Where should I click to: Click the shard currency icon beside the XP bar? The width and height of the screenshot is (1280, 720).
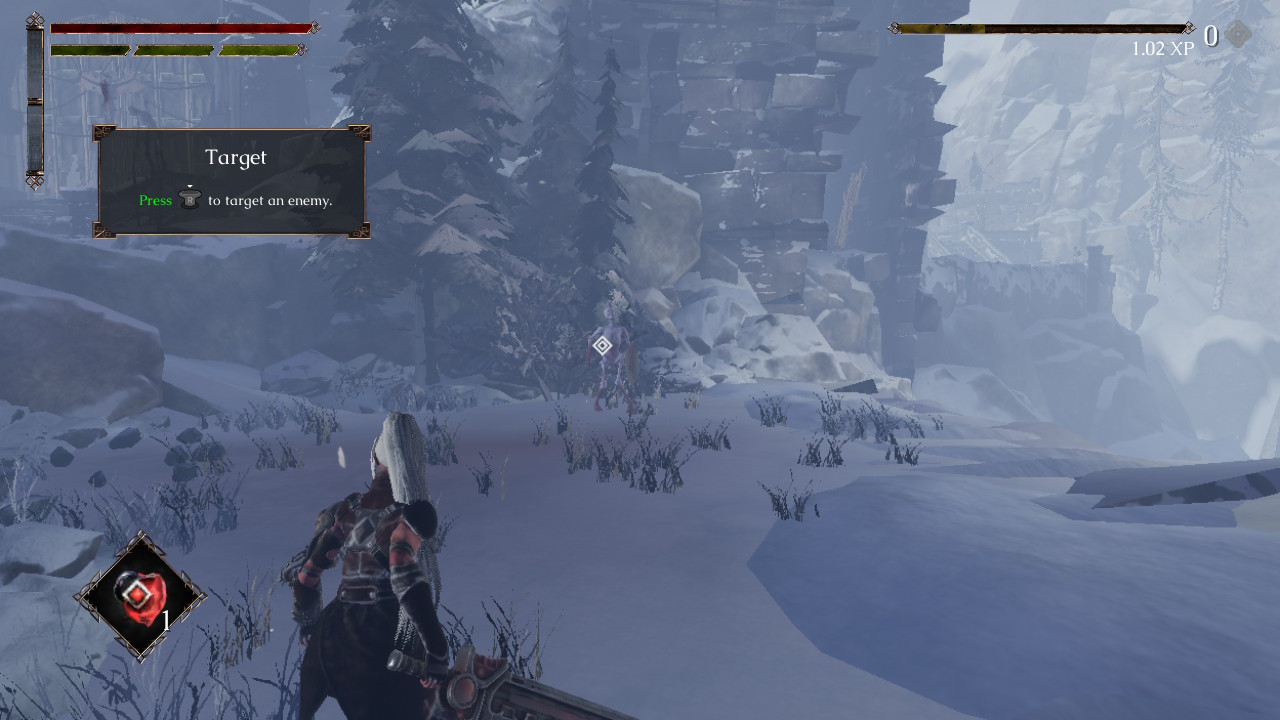click(x=1238, y=35)
